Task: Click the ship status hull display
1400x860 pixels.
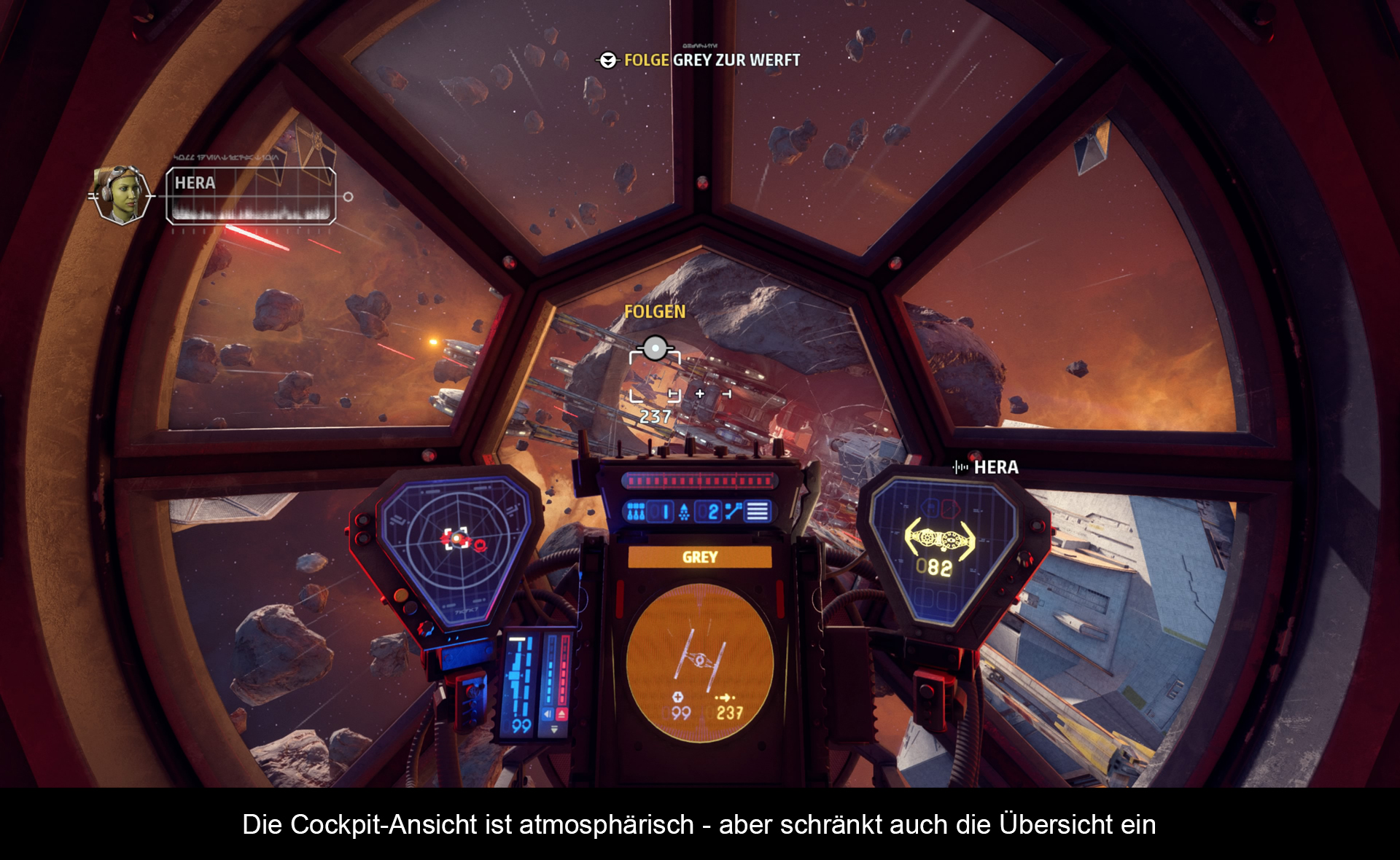Action: (x=940, y=548)
